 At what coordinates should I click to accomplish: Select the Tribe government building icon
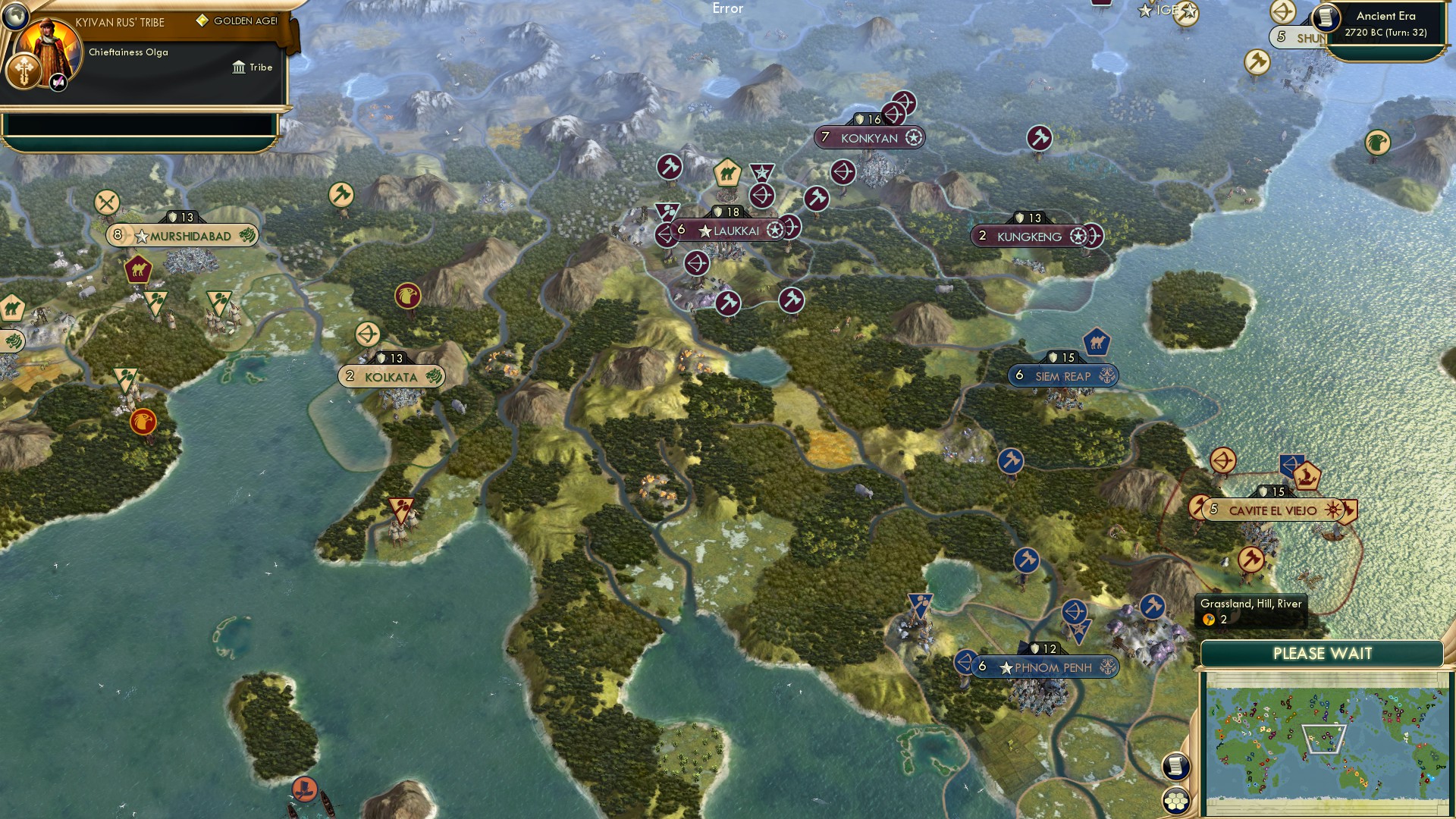(239, 67)
